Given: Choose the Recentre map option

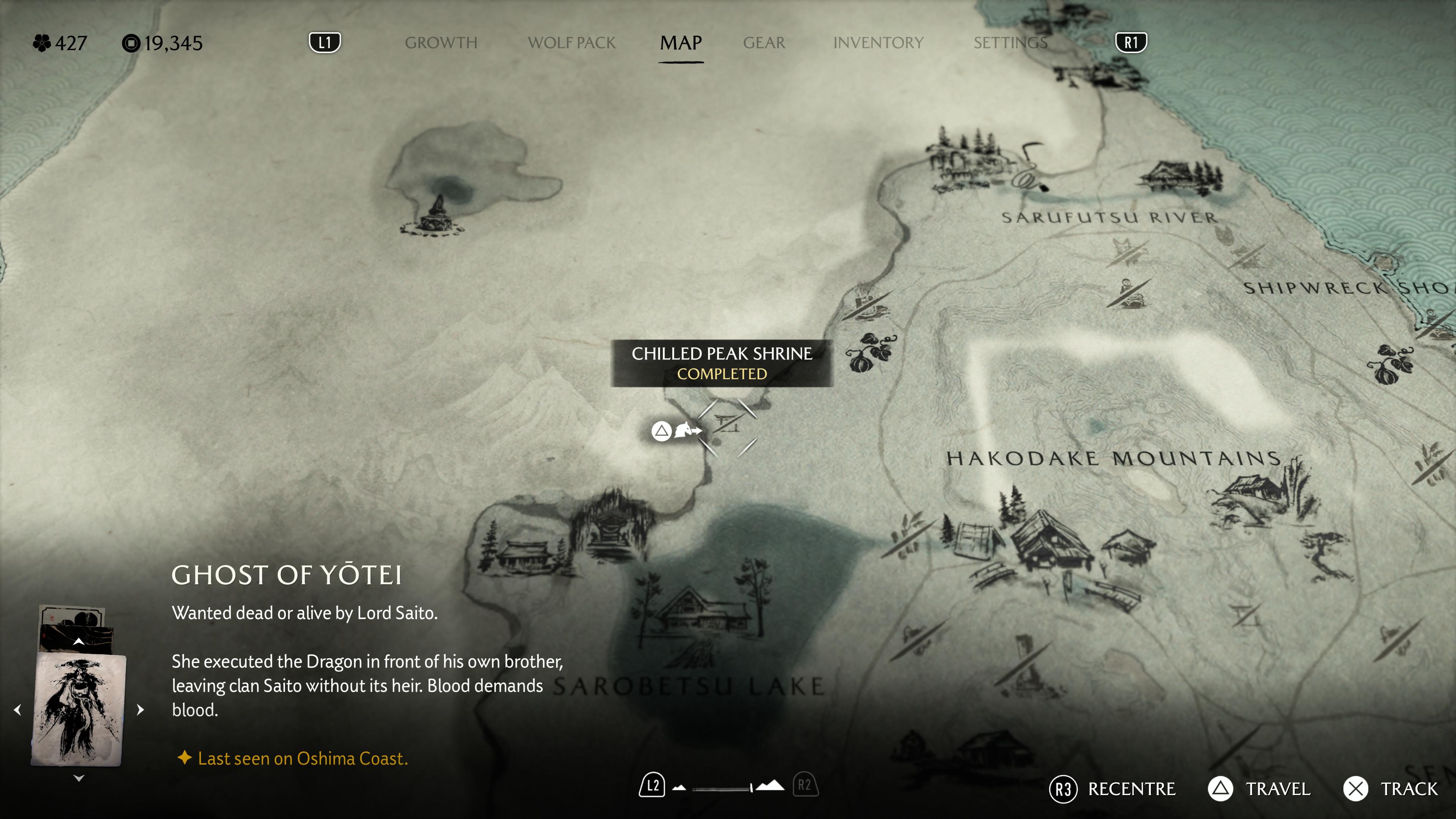Looking at the screenshot, I should pos(1112,789).
